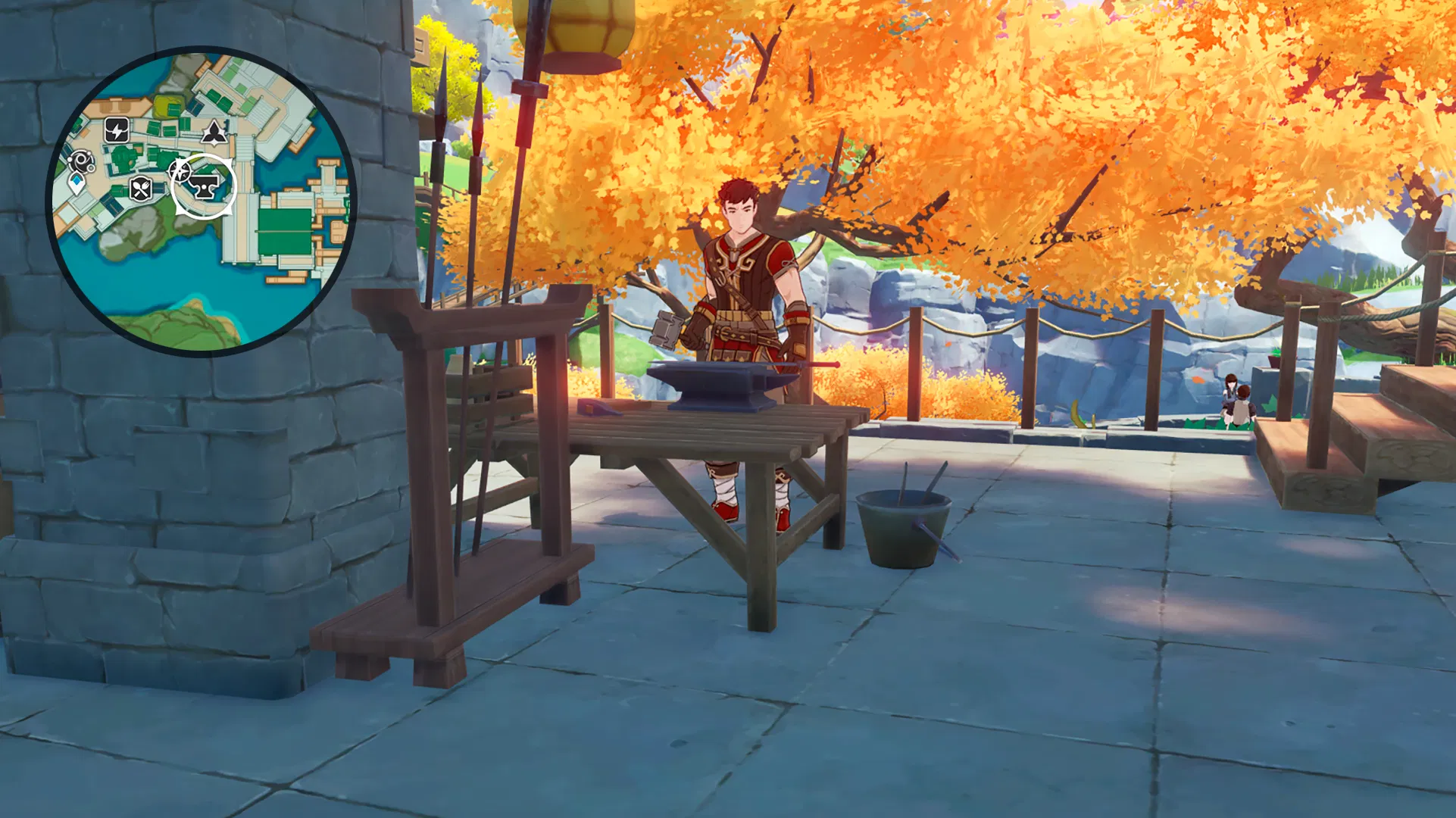Select the compass star marker on the minimap

180,172
